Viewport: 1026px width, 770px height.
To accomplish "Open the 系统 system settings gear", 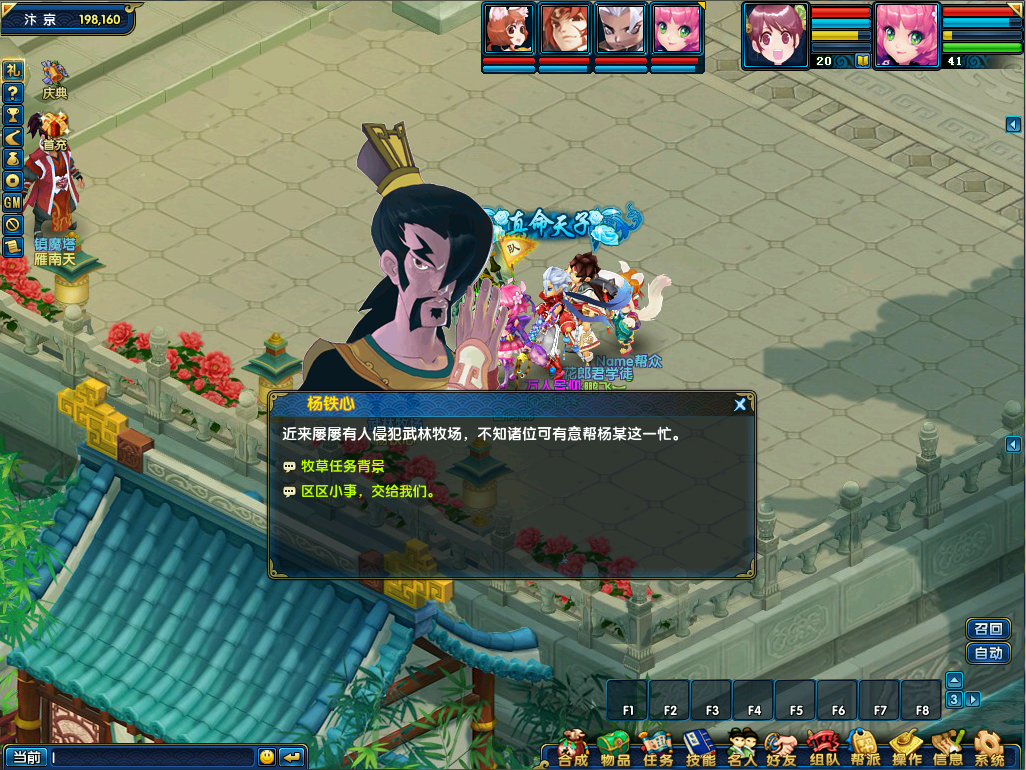I will click(989, 748).
